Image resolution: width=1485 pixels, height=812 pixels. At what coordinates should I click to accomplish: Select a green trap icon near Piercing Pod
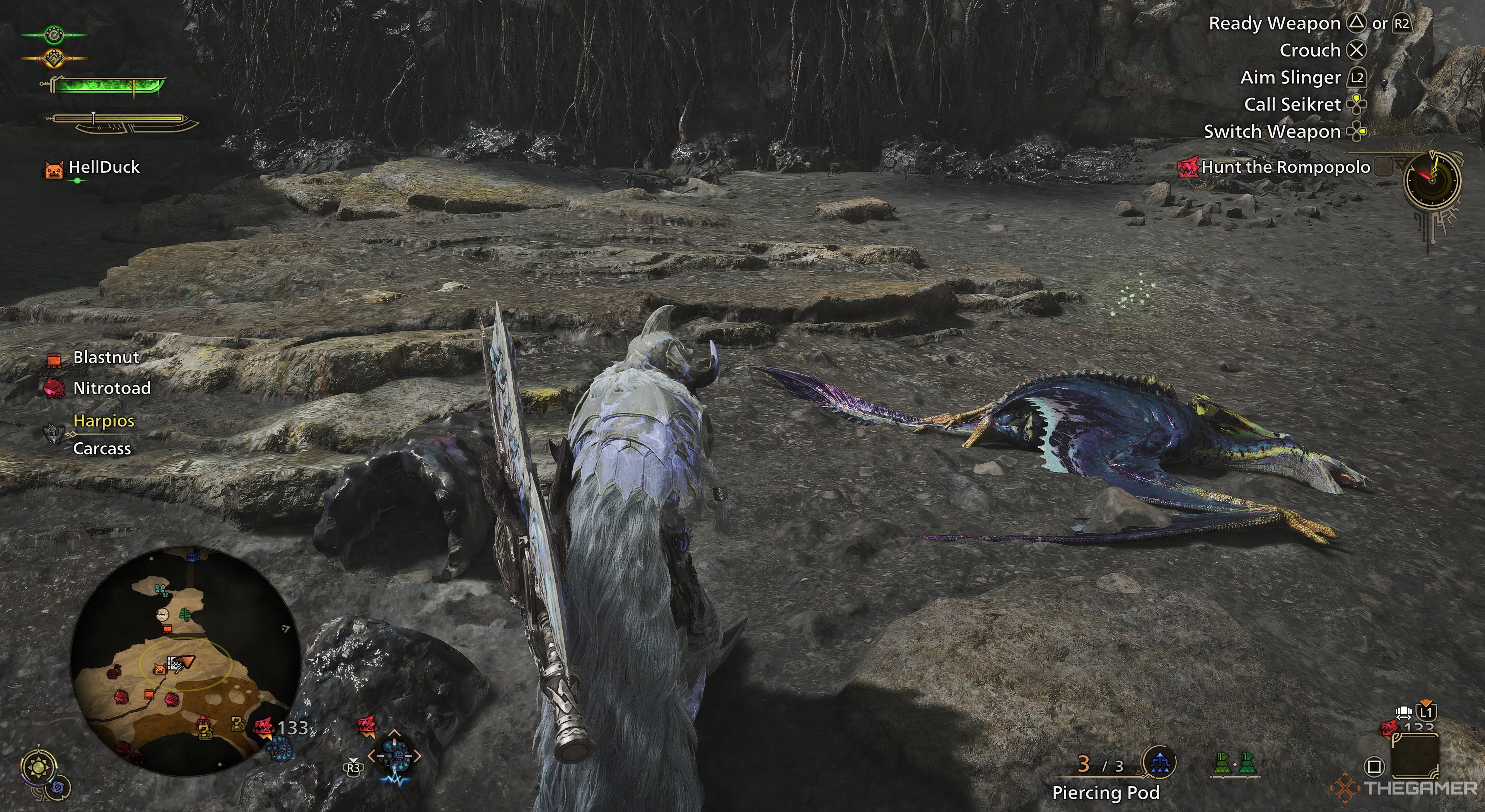click(x=1223, y=764)
